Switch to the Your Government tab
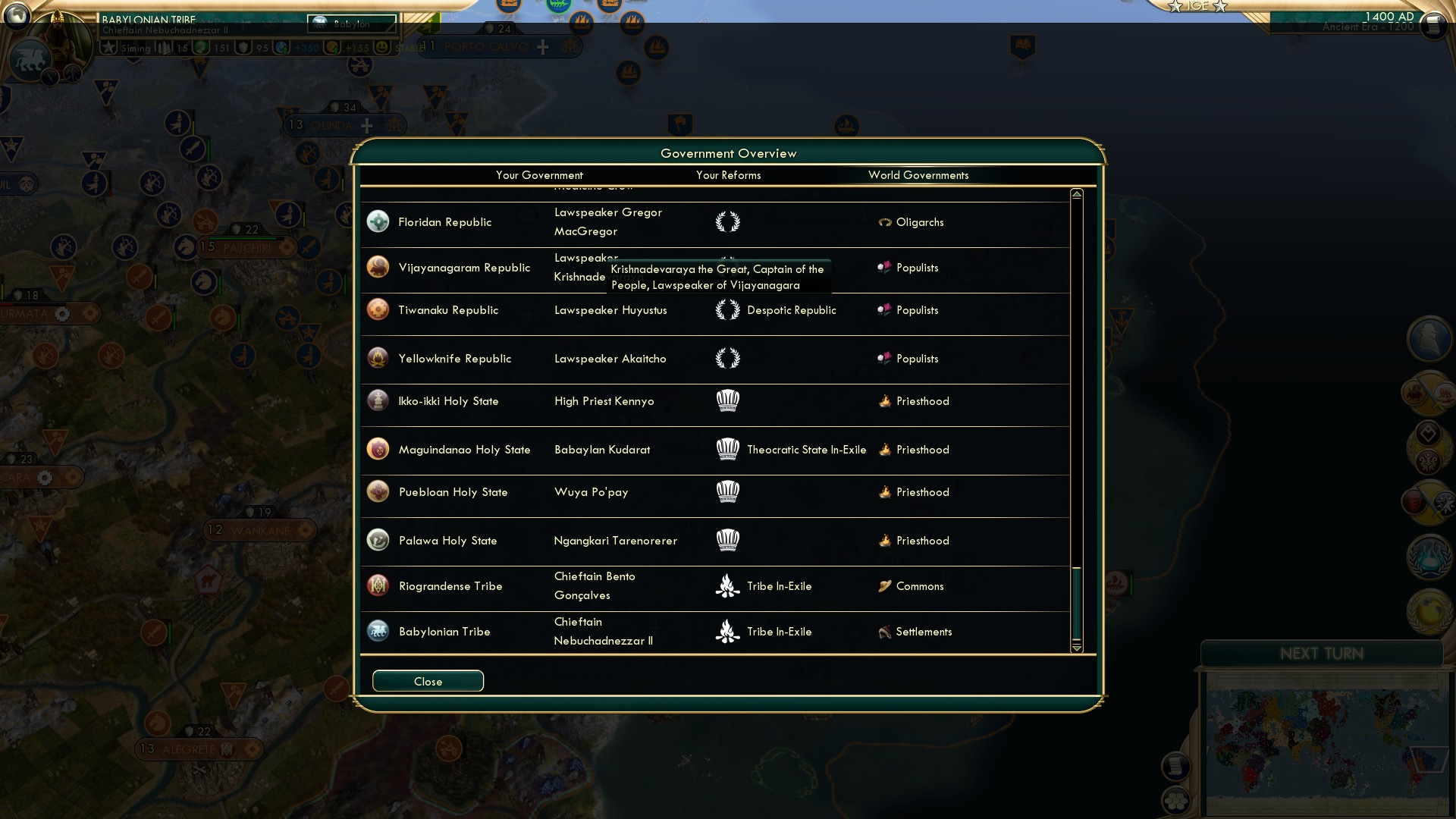 540,175
